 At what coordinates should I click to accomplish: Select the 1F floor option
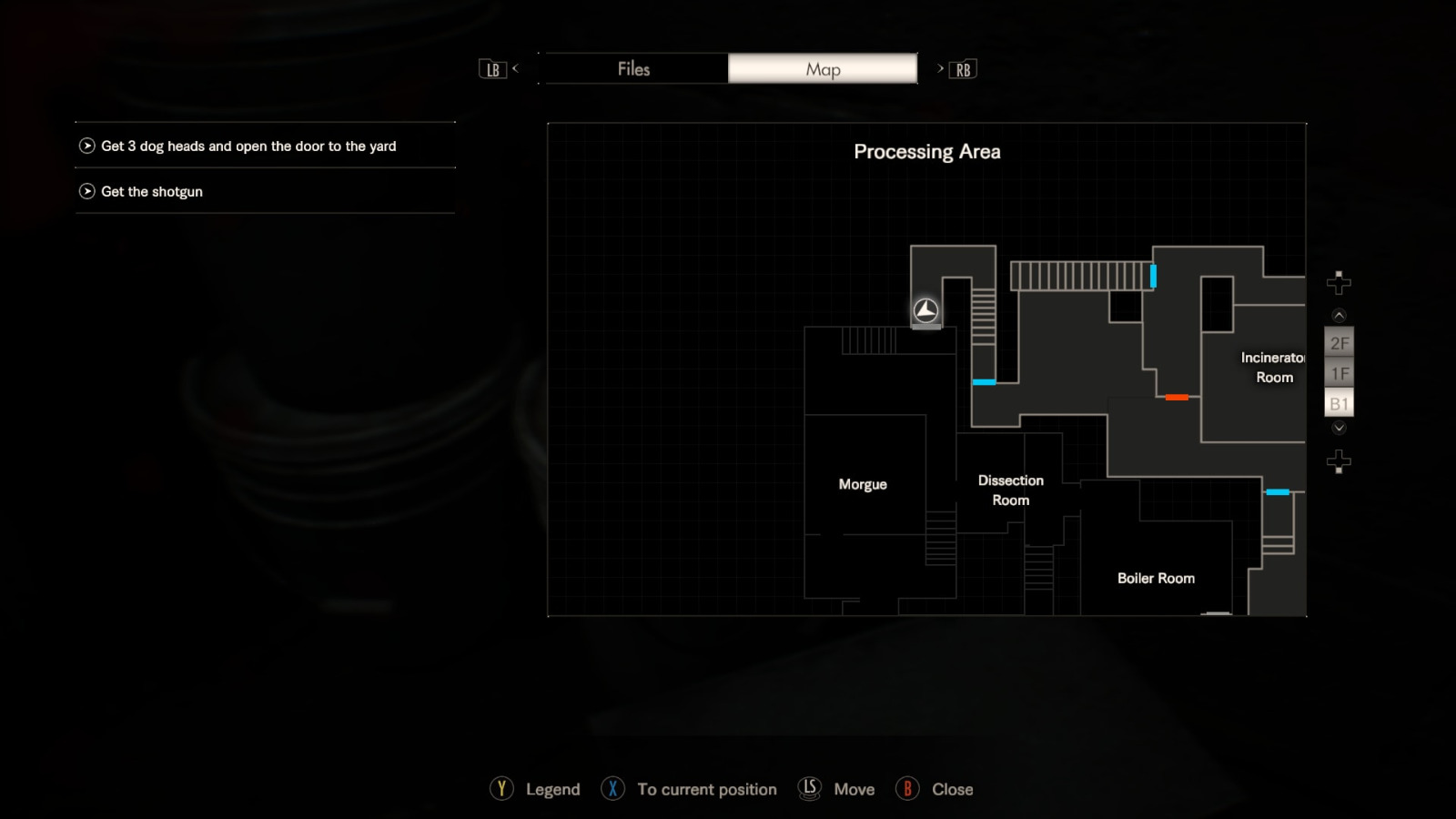tap(1339, 372)
